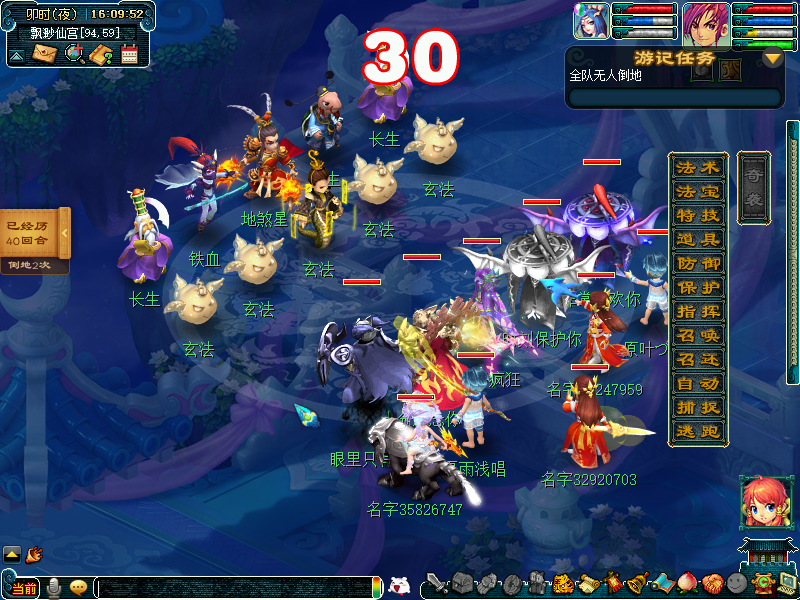Choose the 法宝 magic treasure command
Viewport: 800px width, 600px height.
point(697,191)
